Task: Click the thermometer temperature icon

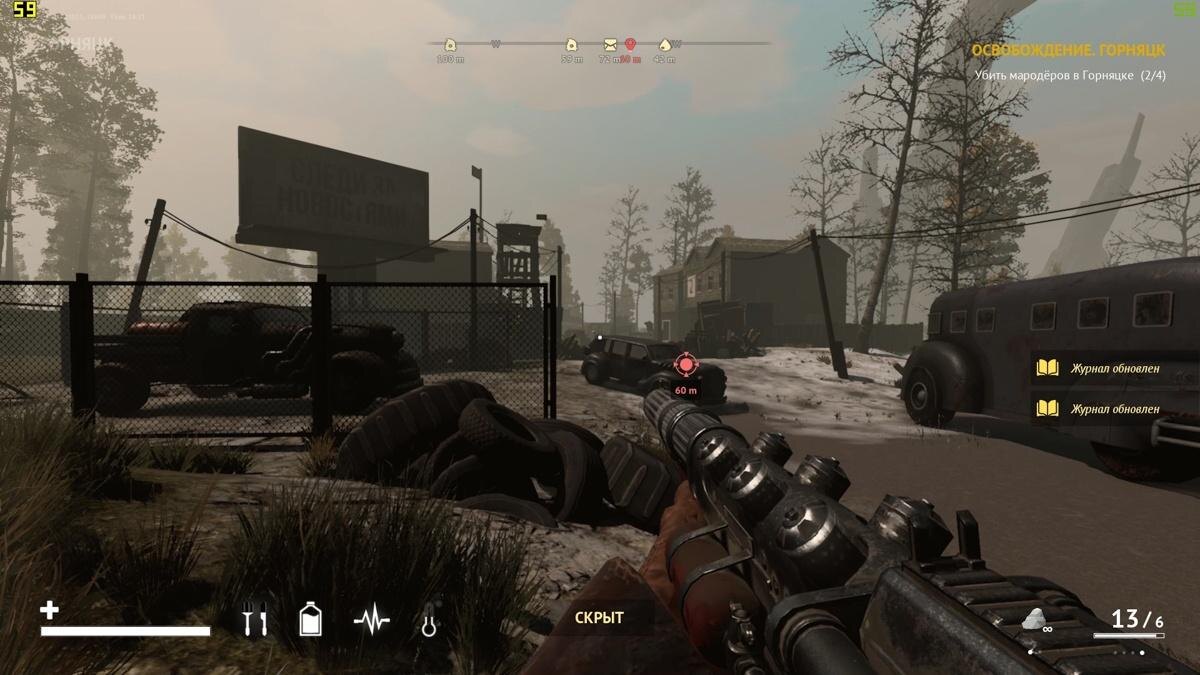Action: pyautogui.click(x=430, y=621)
